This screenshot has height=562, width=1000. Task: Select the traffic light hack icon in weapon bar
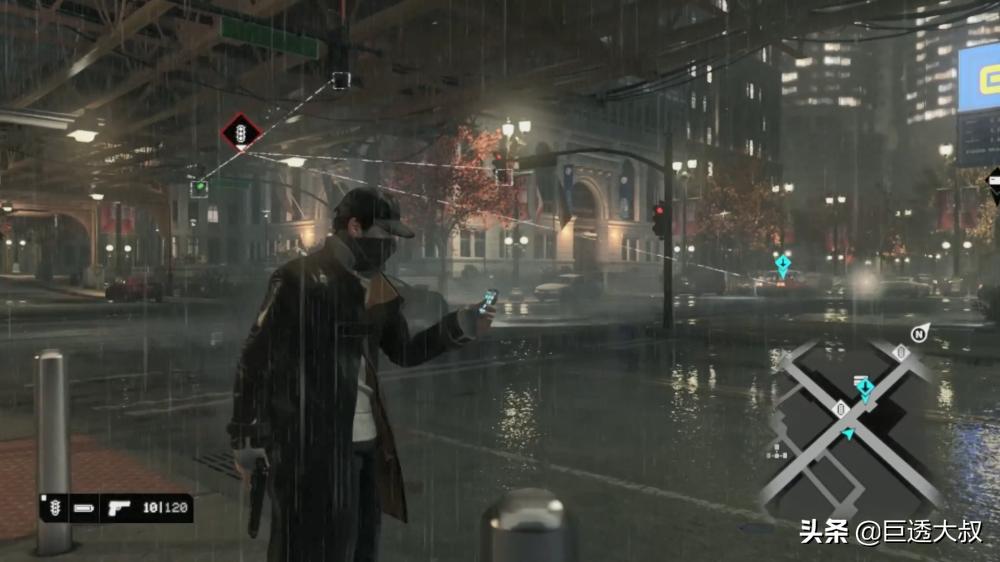pyautogui.click(x=55, y=507)
